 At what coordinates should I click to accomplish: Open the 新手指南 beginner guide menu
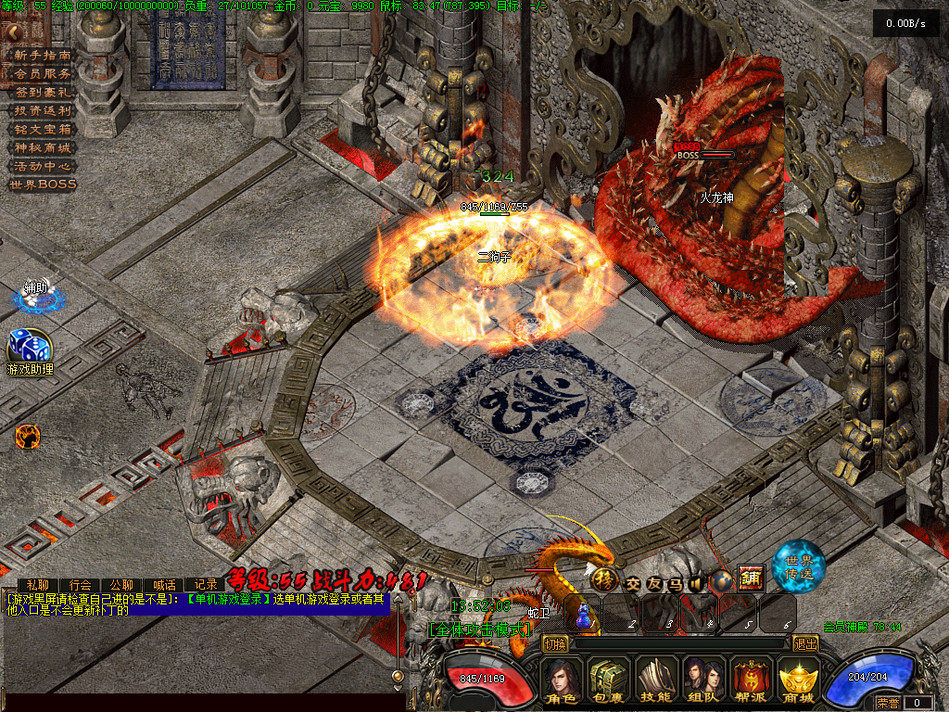click(42, 56)
